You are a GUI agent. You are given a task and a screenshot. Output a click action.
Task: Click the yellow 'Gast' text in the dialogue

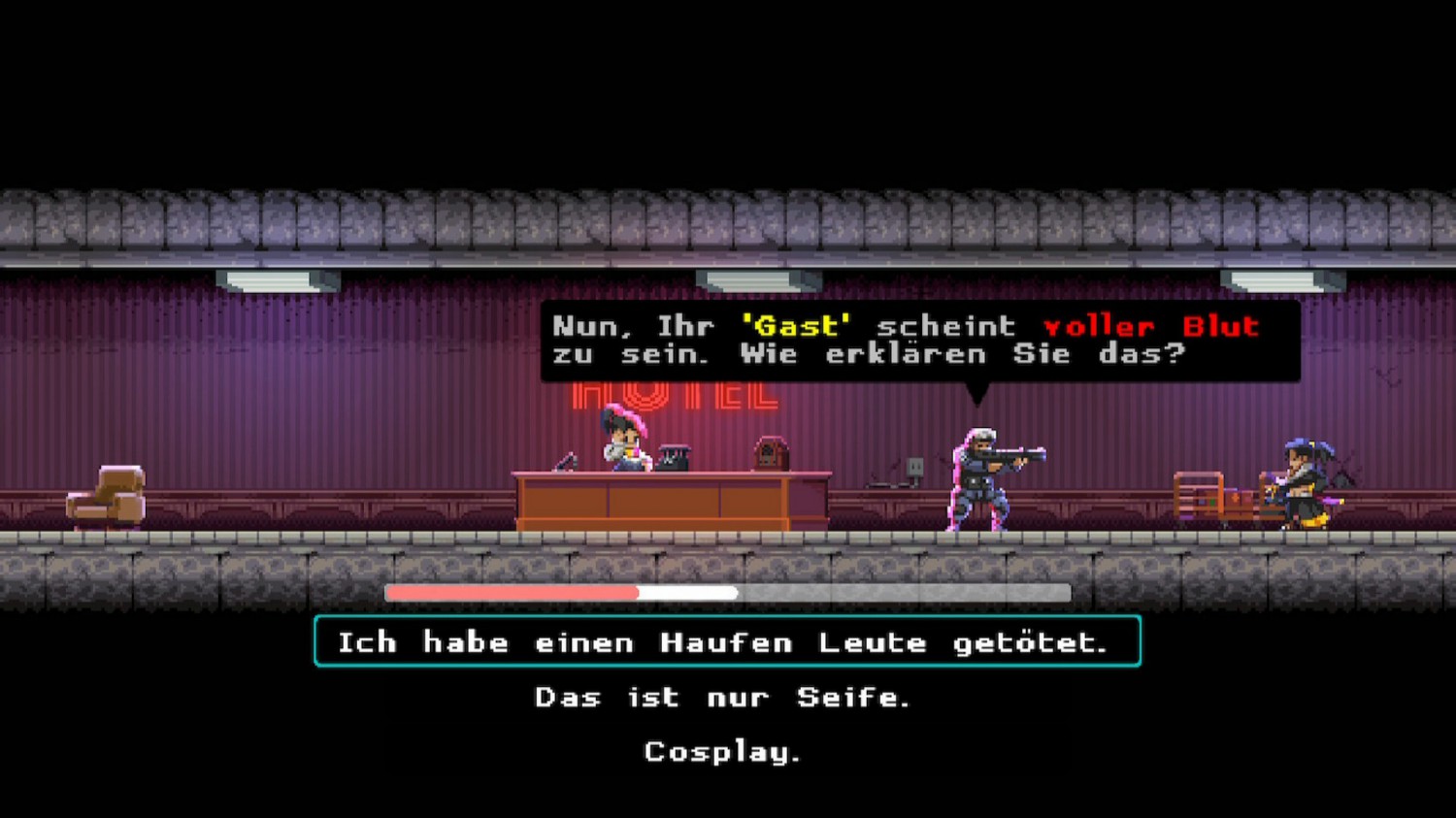(798, 327)
